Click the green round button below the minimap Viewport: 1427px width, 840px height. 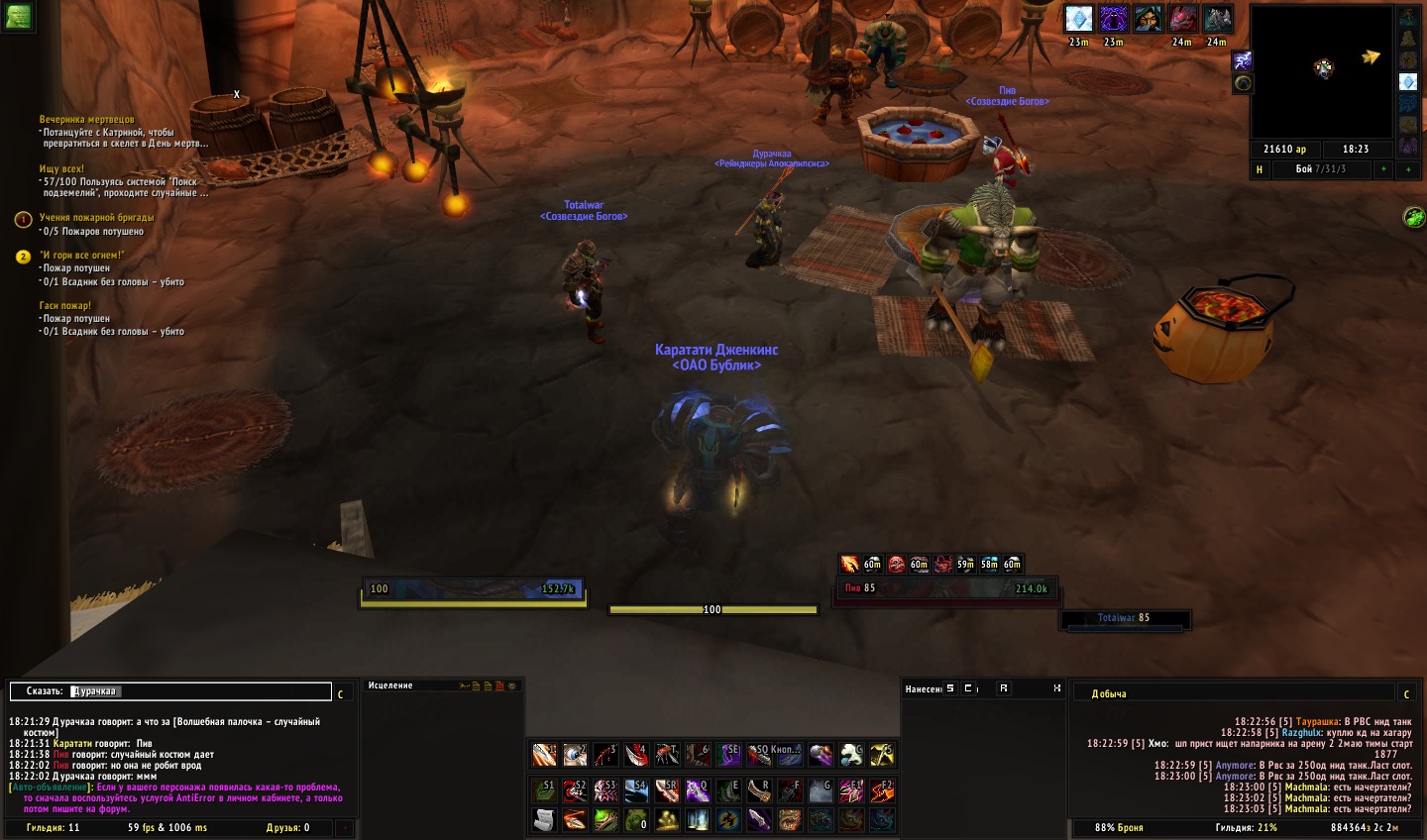[1413, 217]
